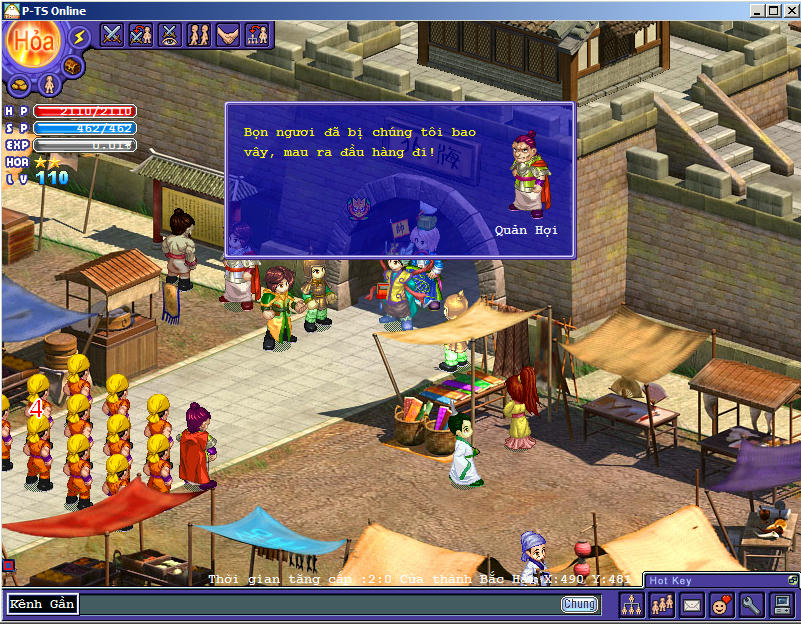Screen dimensions: 801x624
Task: Click the person with hierarchy icon
Action: 257,34
